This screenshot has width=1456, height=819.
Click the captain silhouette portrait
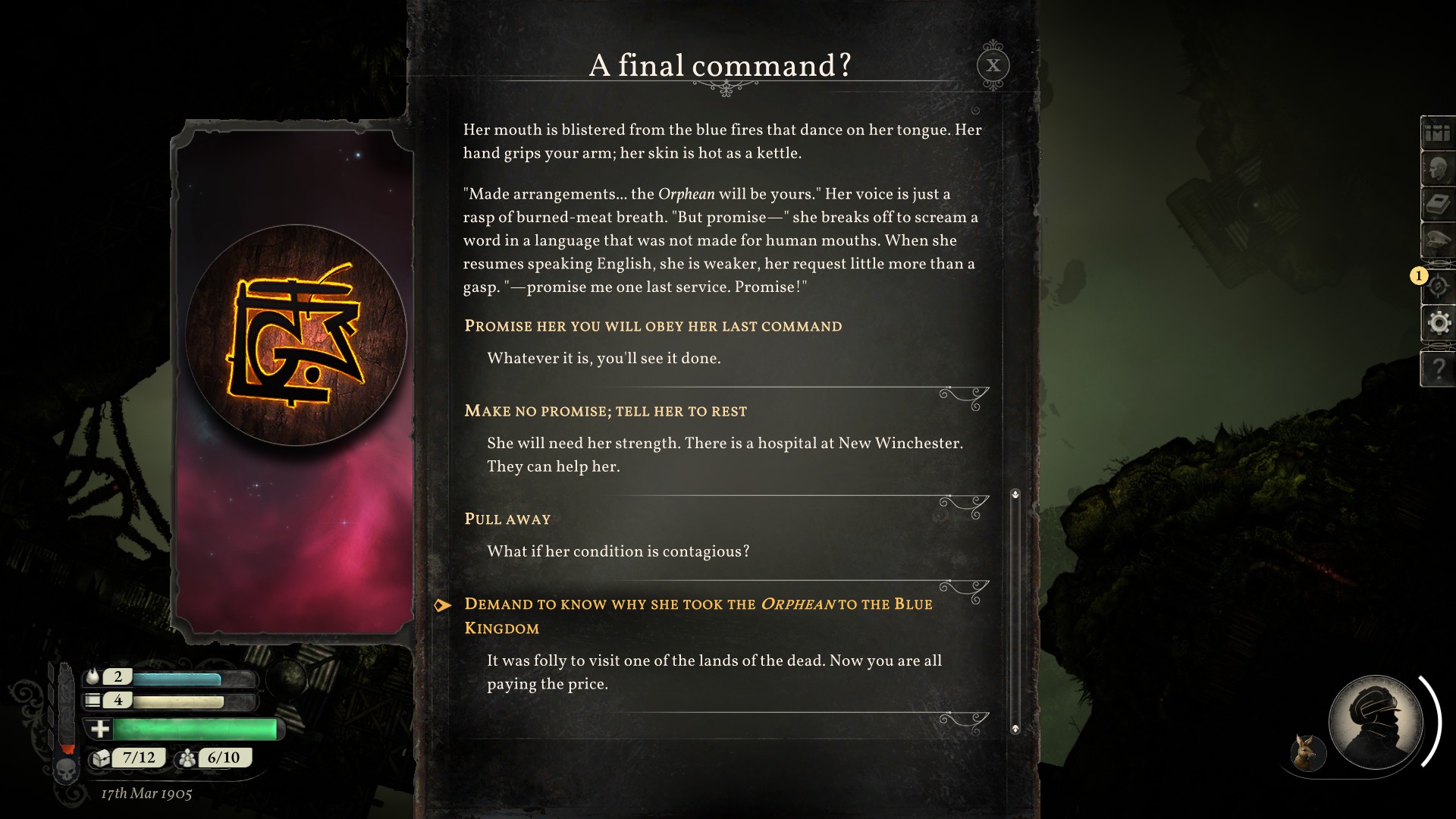click(x=1375, y=721)
